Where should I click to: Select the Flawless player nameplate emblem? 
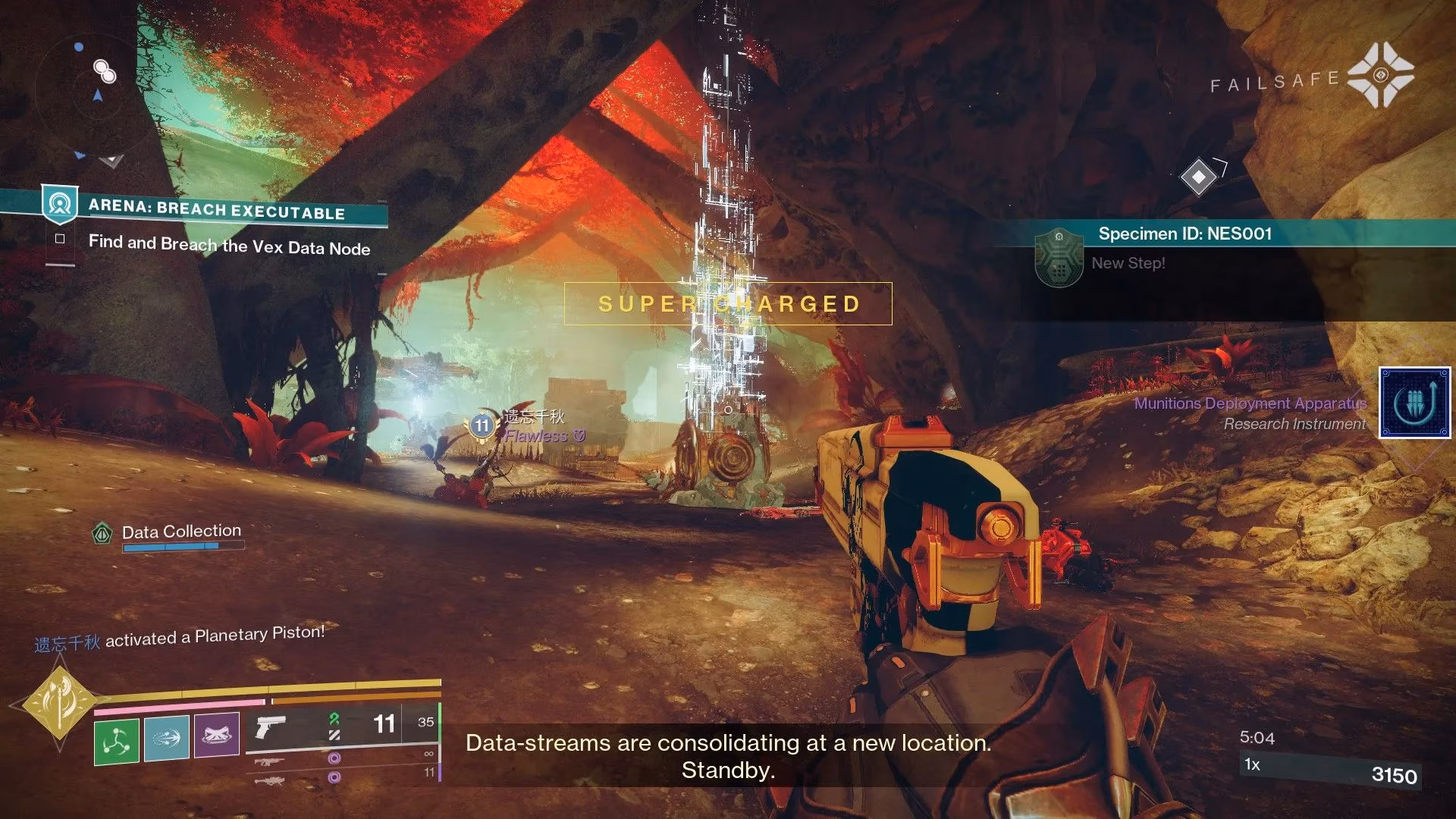coord(482,426)
